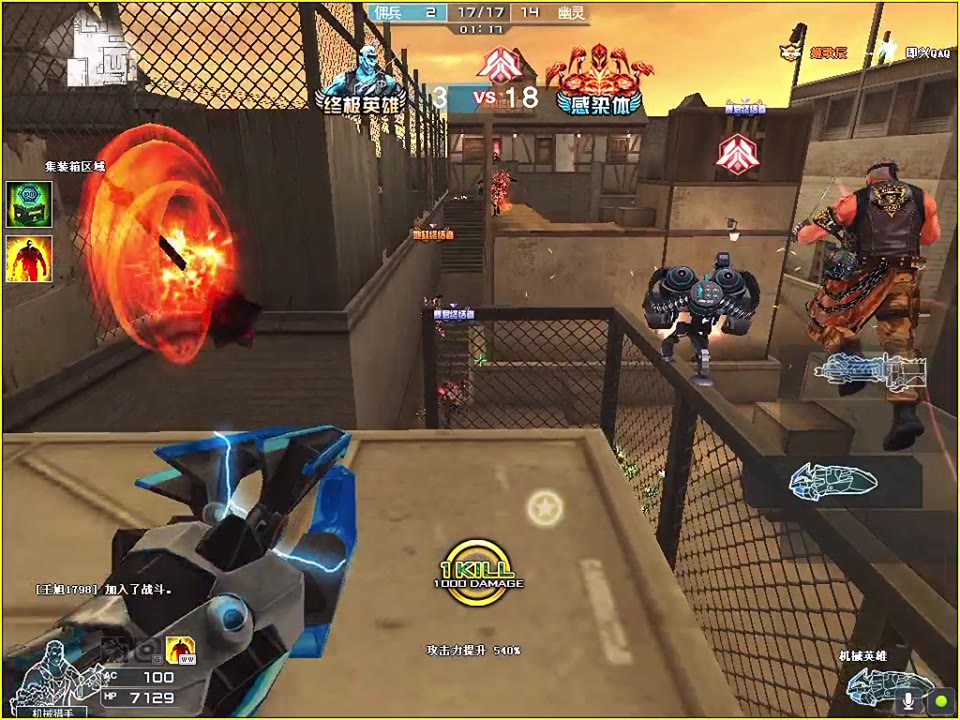Click the yellow red-figure skill icon

[180, 651]
